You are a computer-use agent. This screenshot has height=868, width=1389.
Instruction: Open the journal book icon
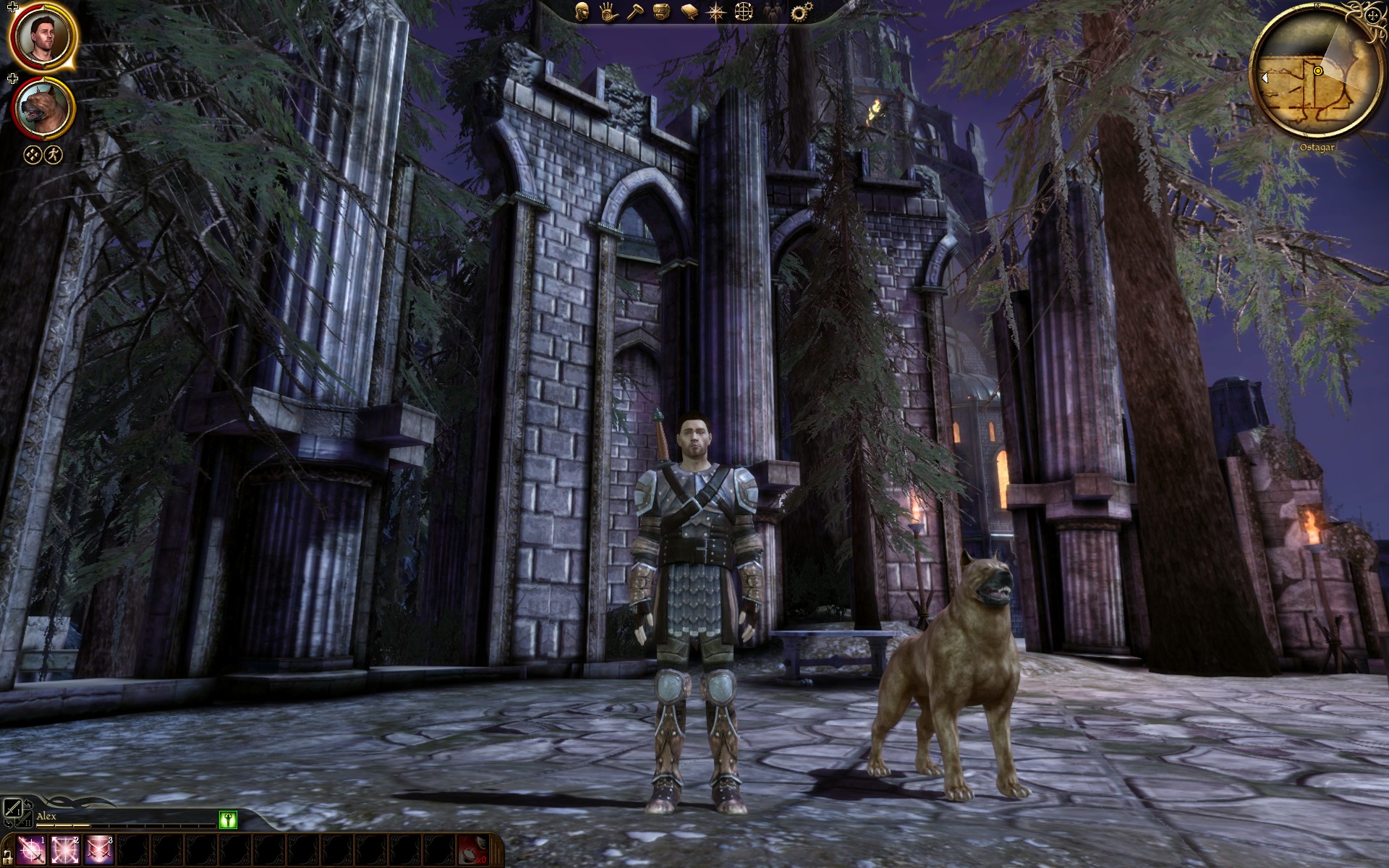pos(689,12)
